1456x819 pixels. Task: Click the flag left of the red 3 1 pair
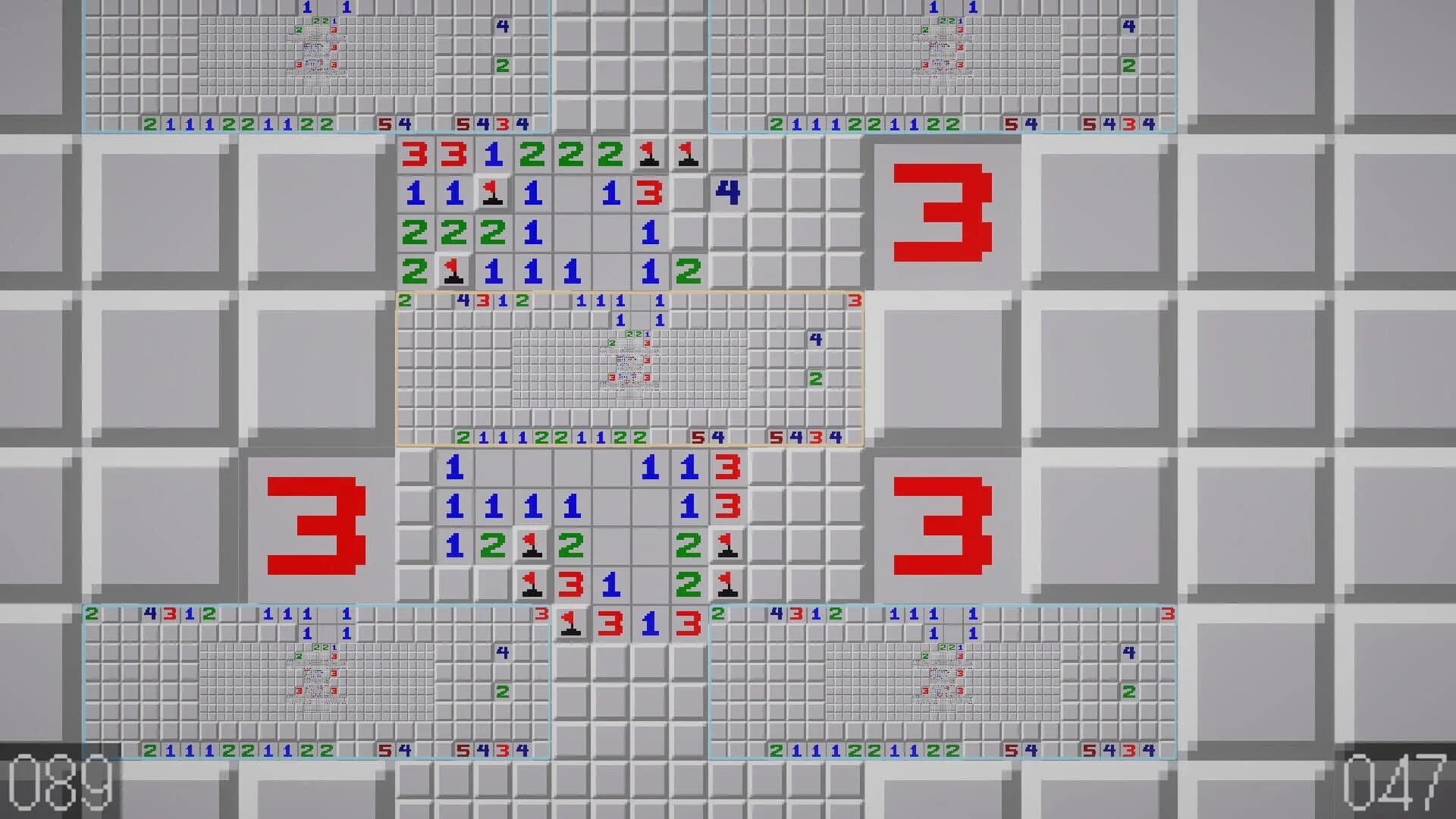click(533, 583)
